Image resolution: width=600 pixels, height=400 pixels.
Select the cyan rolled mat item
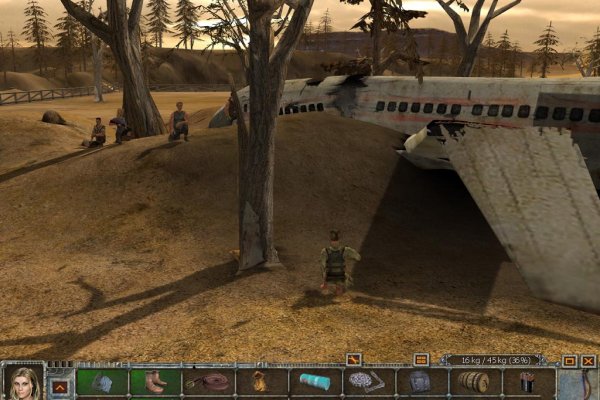(315, 382)
